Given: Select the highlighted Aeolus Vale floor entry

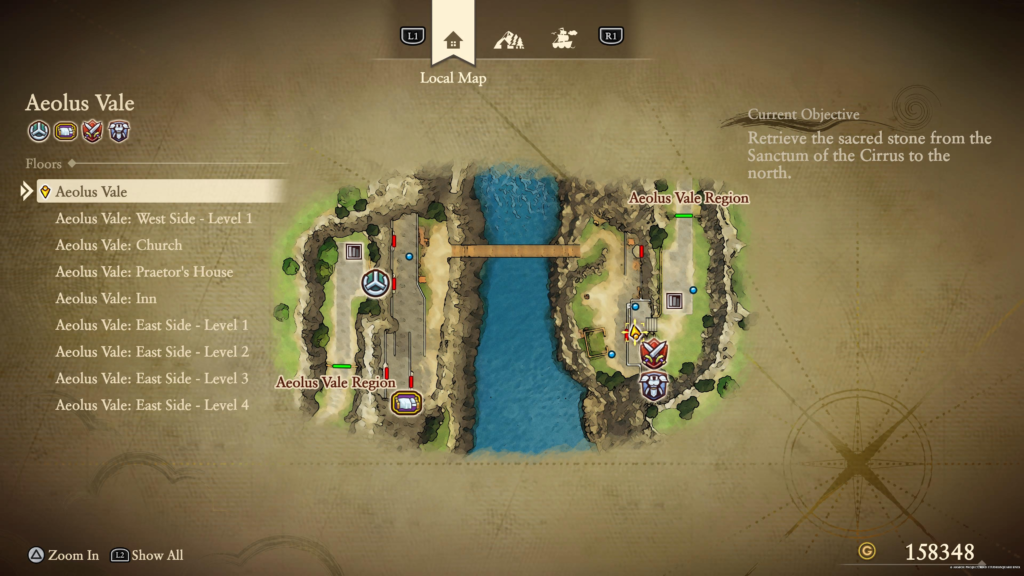Looking at the screenshot, I should [160, 191].
